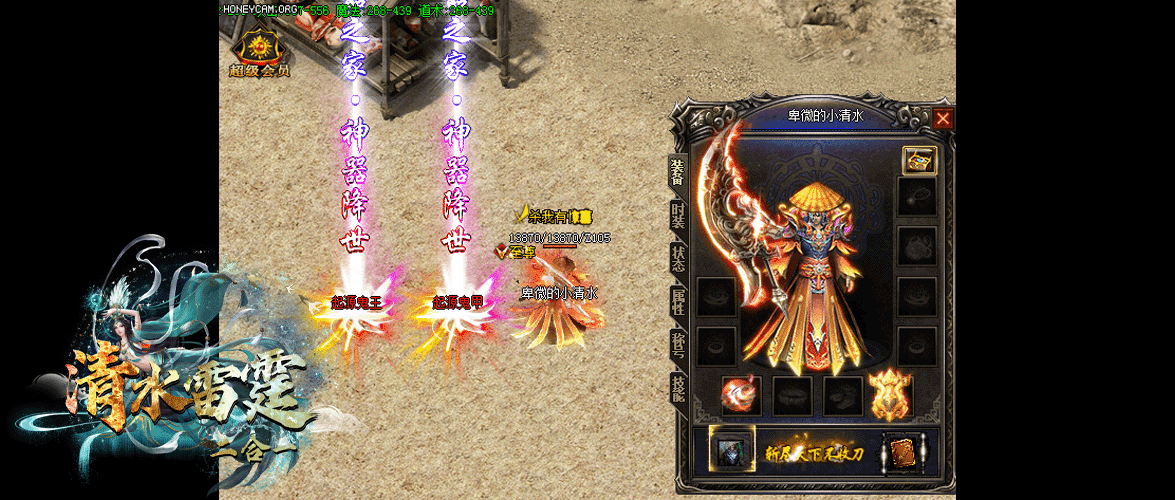Close the character equipment panel
This screenshot has width=1175, height=500.
point(943,119)
